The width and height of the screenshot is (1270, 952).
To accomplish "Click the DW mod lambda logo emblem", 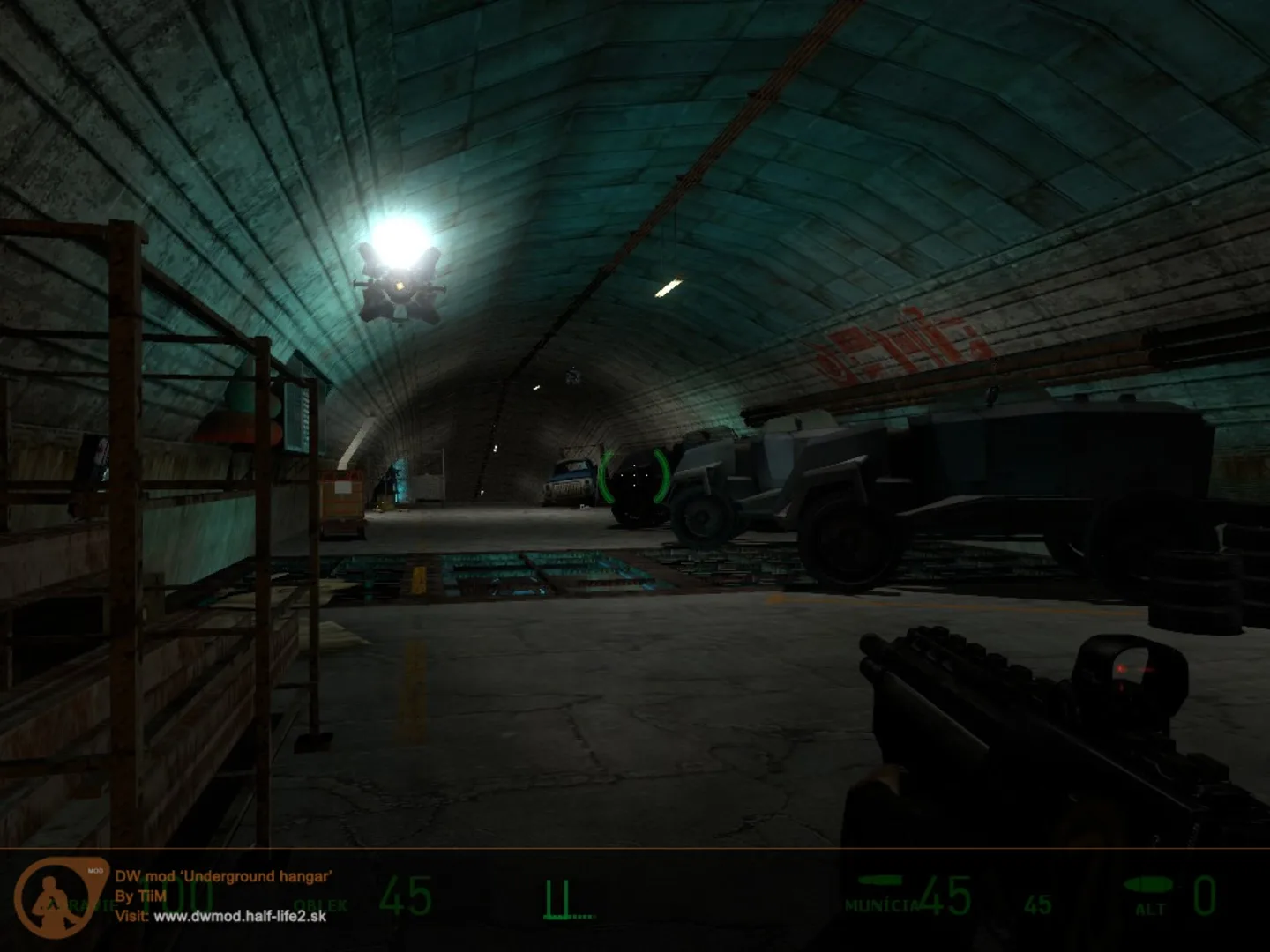I will [x=51, y=899].
